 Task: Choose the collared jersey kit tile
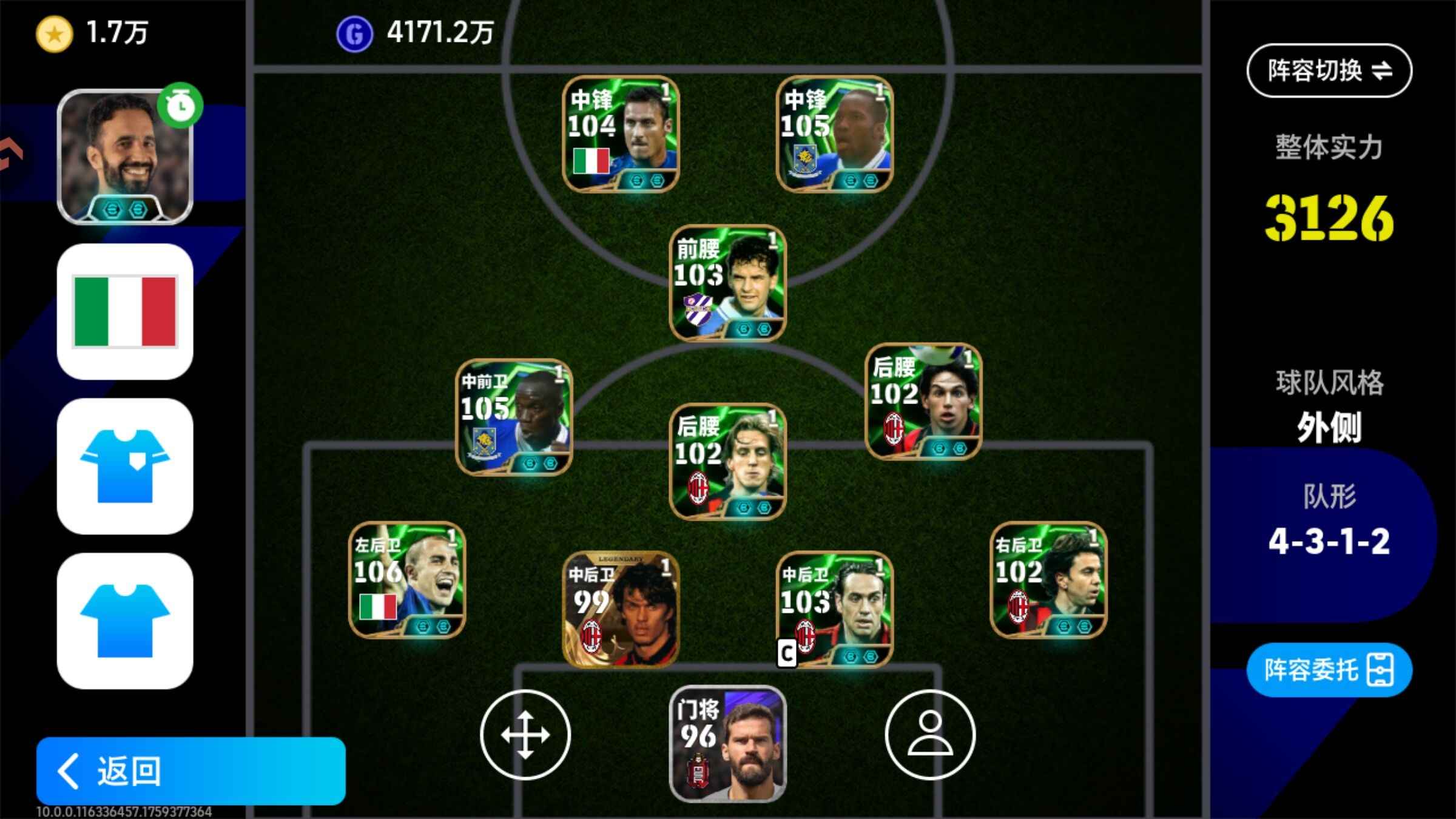[x=125, y=466]
